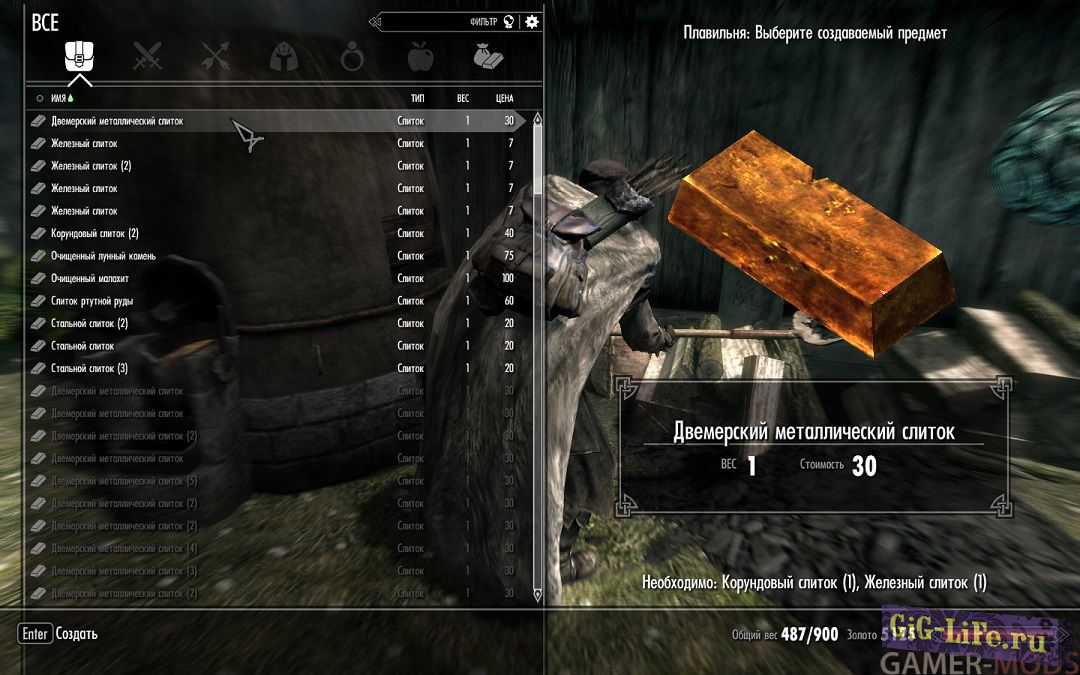Sort list by the ИМЯ column
This screenshot has height=675, width=1080.
pyautogui.click(x=62, y=98)
